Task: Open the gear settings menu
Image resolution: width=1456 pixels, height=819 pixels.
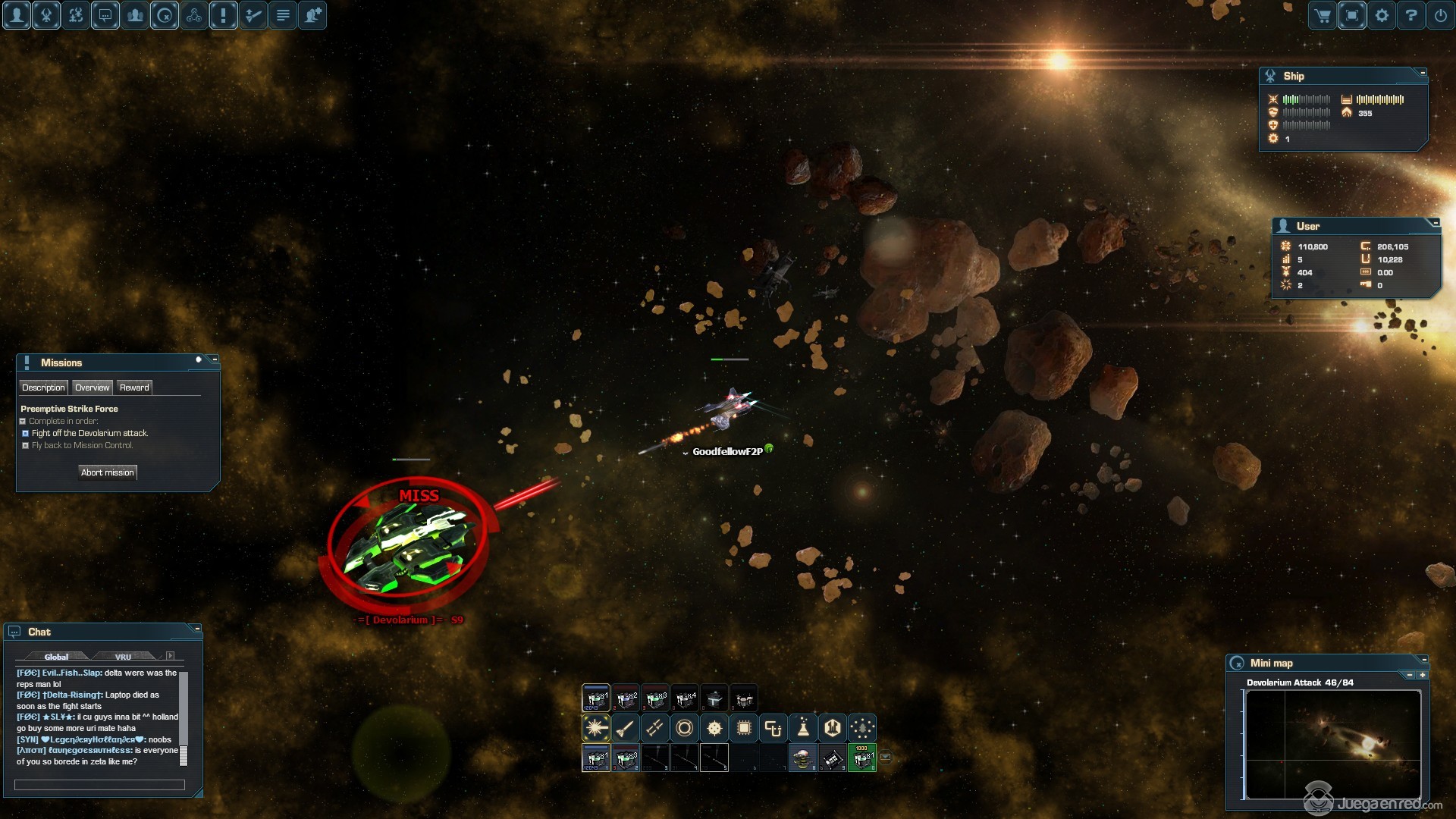Action: [1382, 15]
